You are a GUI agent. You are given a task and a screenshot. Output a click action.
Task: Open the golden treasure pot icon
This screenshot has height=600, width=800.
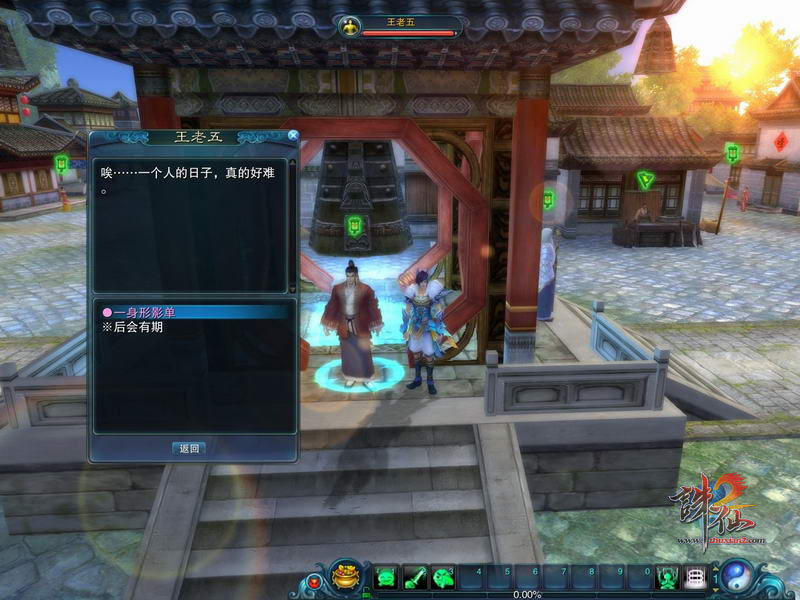(347, 576)
